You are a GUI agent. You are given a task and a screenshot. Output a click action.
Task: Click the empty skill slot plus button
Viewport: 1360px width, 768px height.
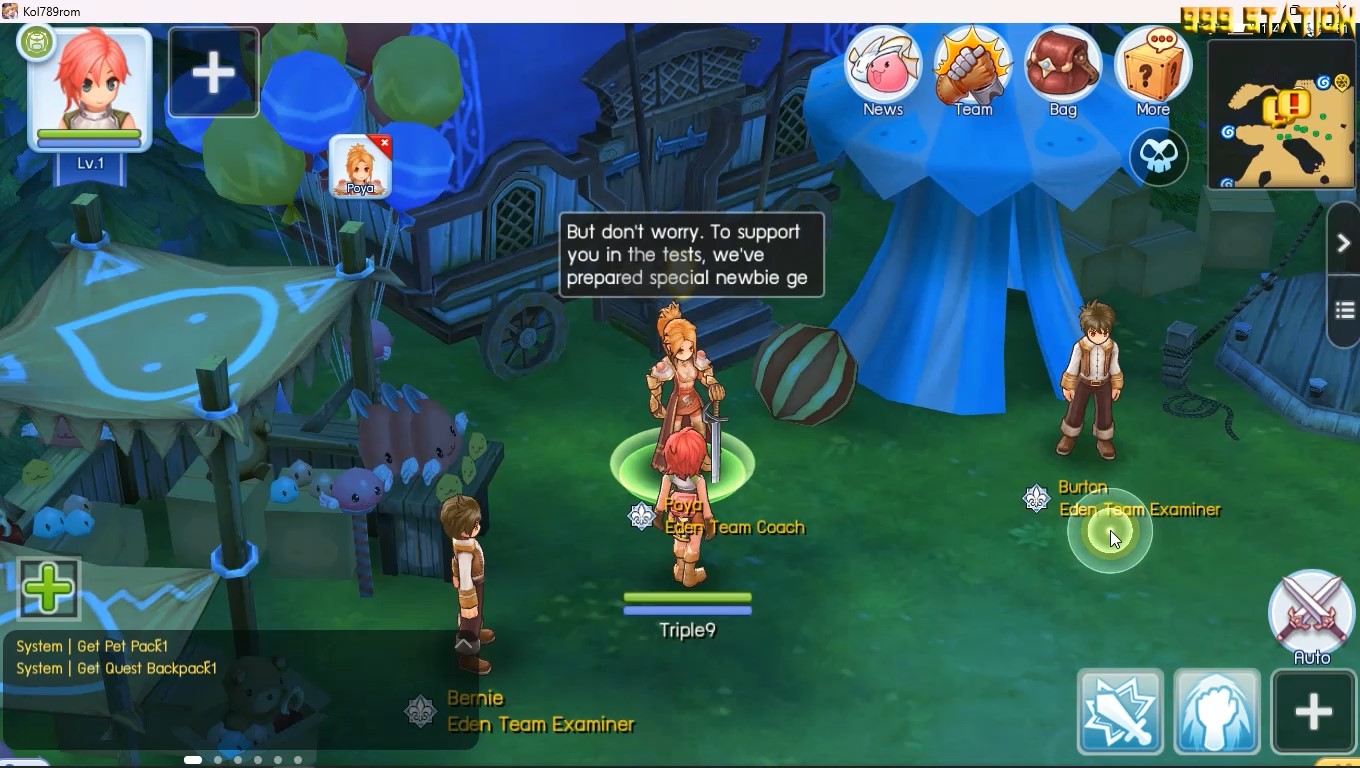[x=1313, y=711]
